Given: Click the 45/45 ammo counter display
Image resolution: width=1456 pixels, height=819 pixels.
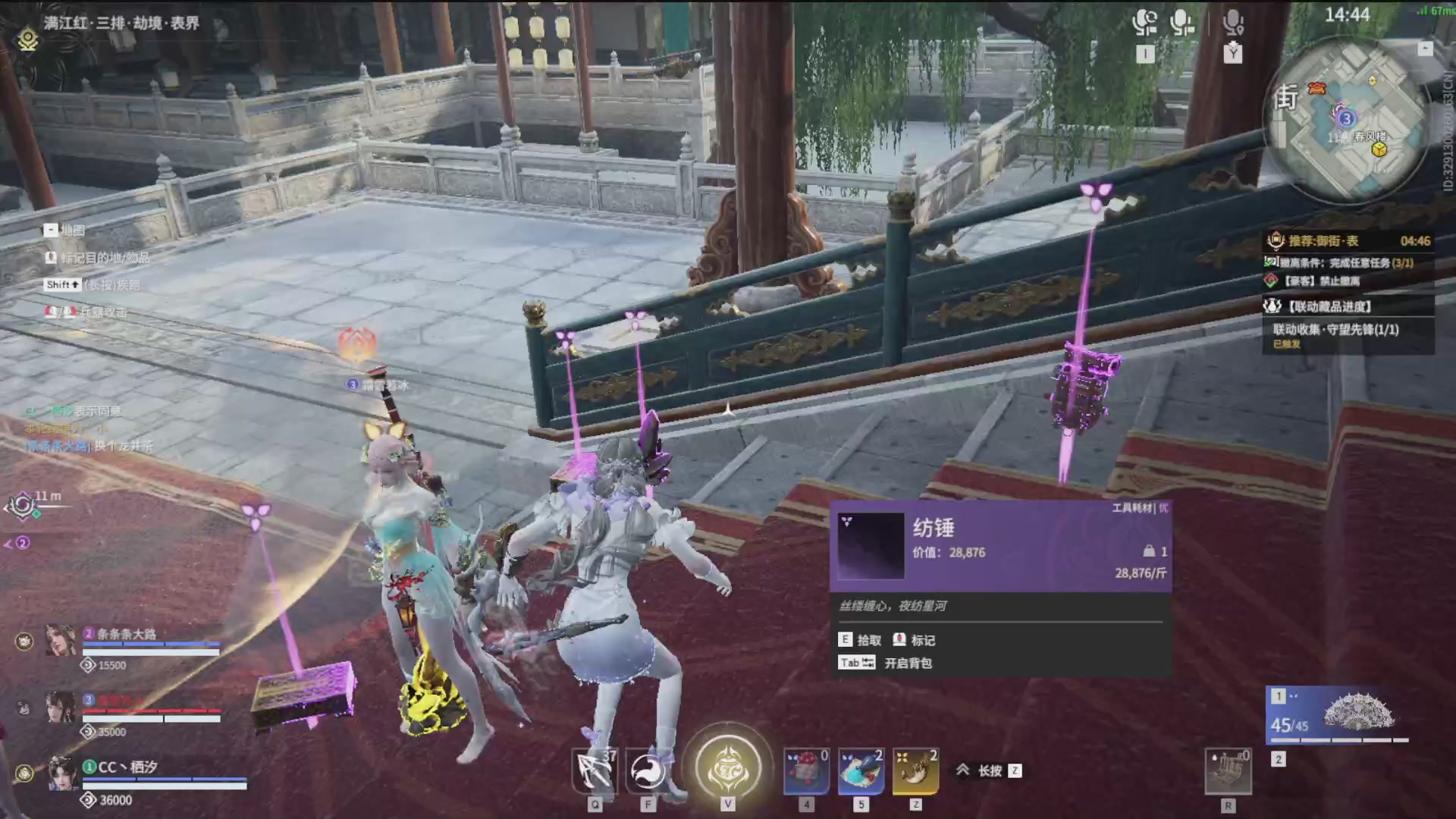Looking at the screenshot, I should [1289, 725].
